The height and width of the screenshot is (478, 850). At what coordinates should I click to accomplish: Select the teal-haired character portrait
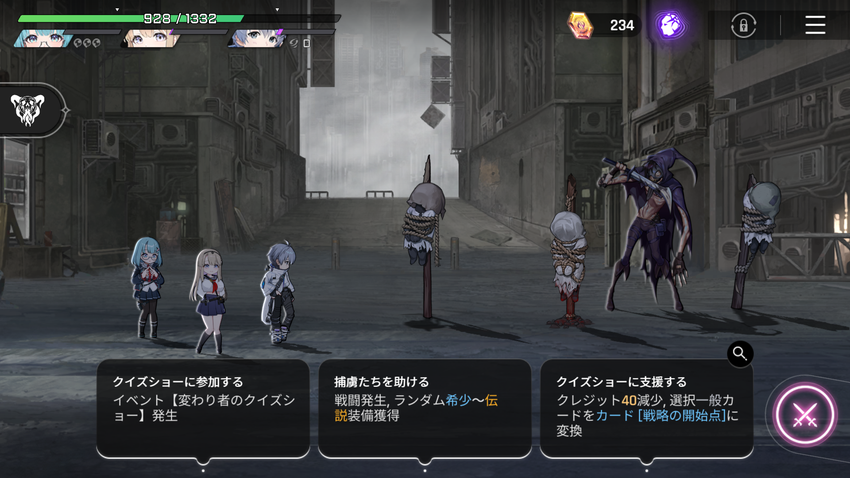pyautogui.click(x=42, y=39)
